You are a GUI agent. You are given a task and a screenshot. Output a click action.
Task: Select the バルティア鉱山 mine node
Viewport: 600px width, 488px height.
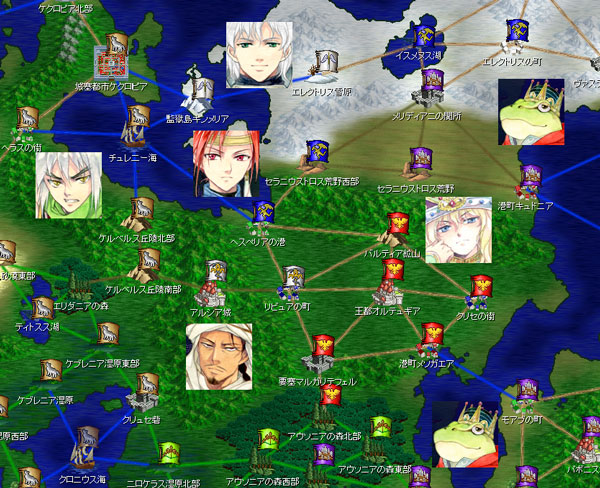point(398,229)
